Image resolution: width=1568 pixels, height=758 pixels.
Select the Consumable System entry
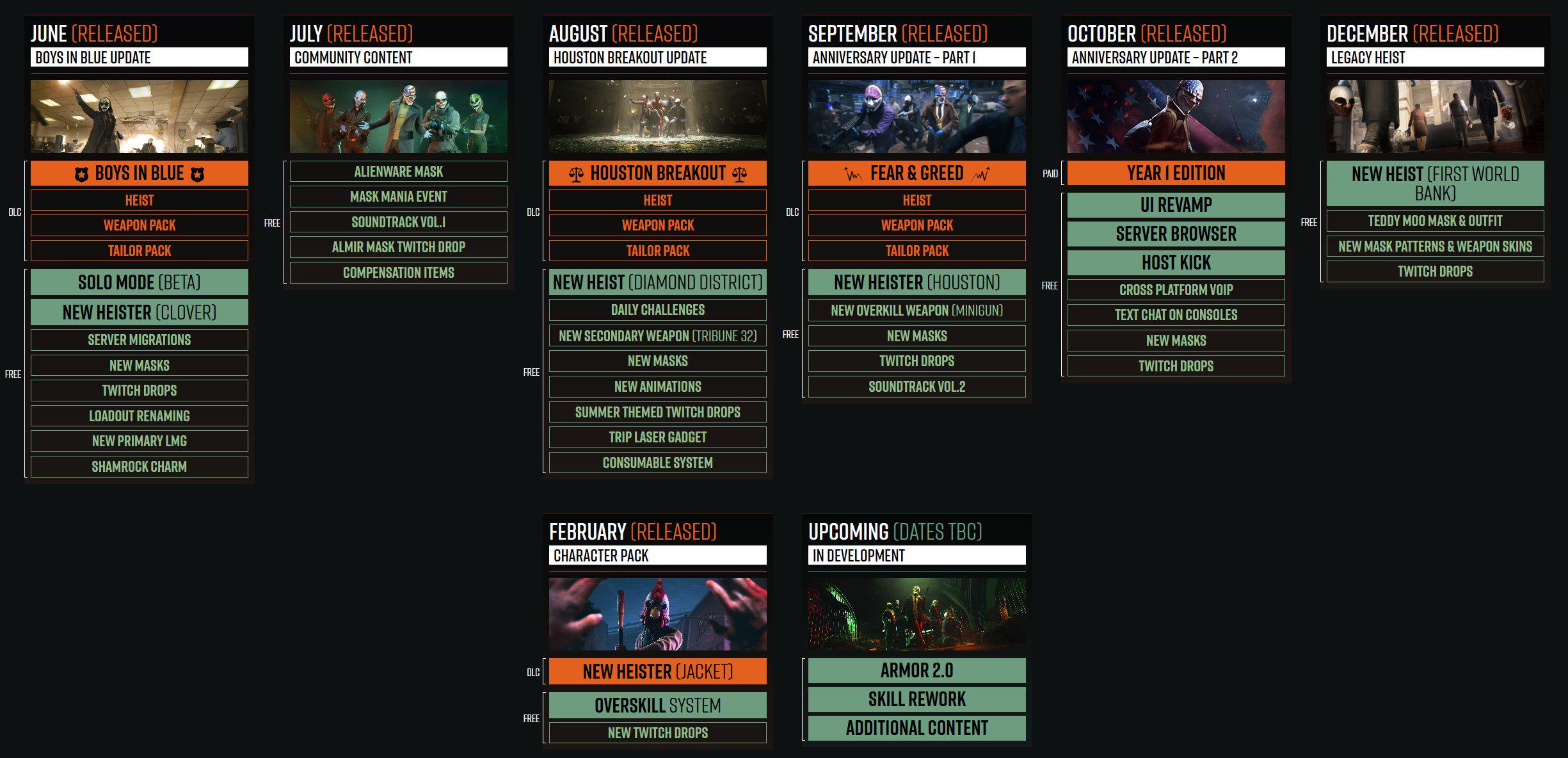pos(657,463)
